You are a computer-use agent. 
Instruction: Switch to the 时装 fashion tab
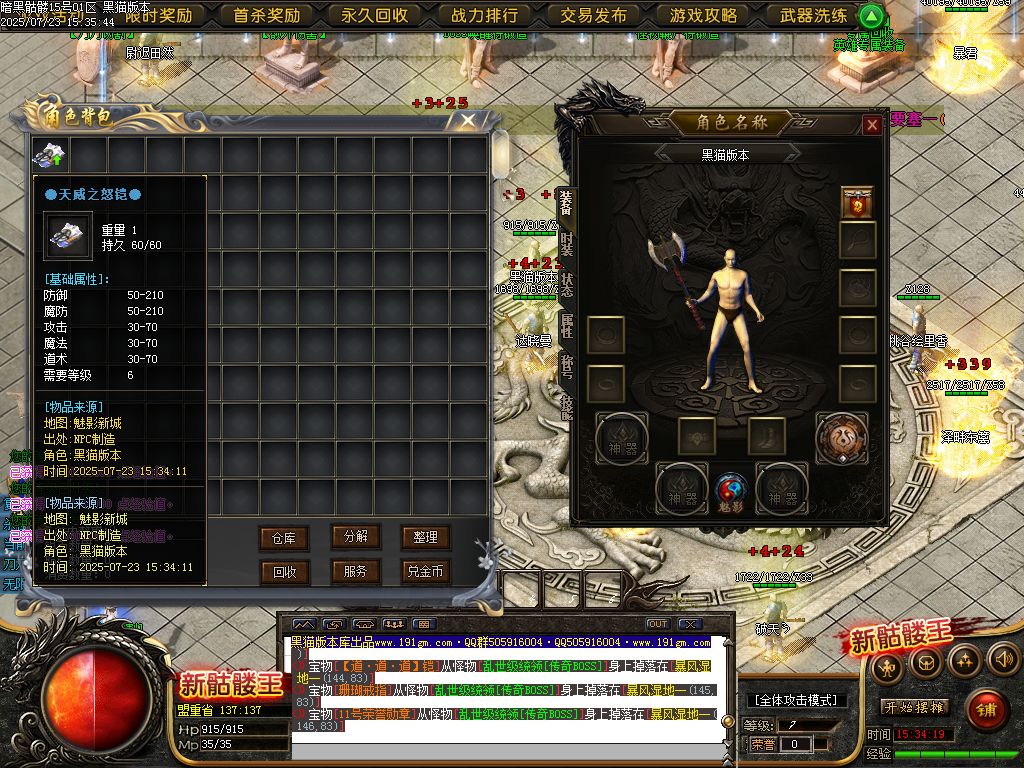[567, 243]
